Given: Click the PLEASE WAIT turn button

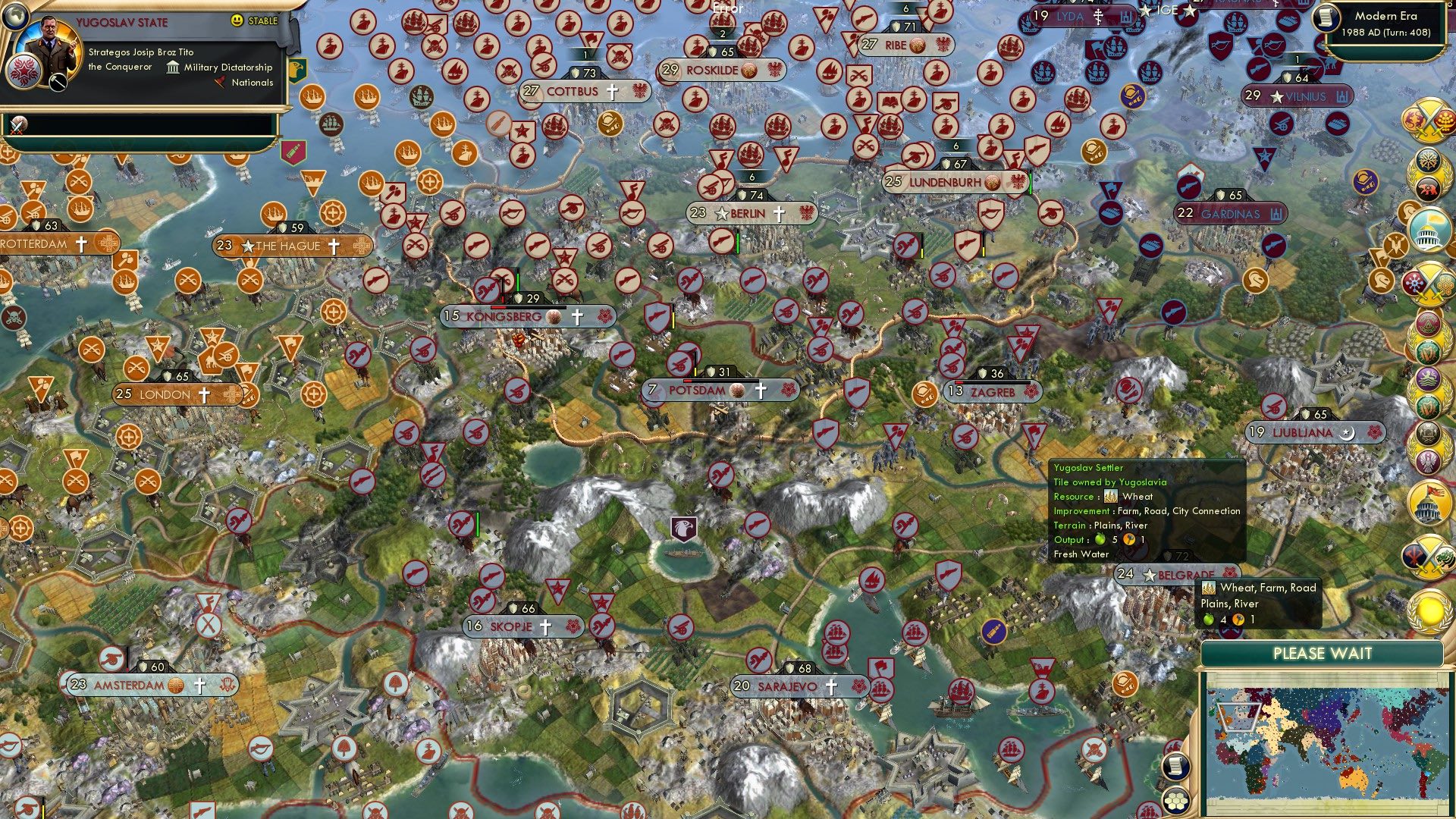Looking at the screenshot, I should coord(1323,653).
